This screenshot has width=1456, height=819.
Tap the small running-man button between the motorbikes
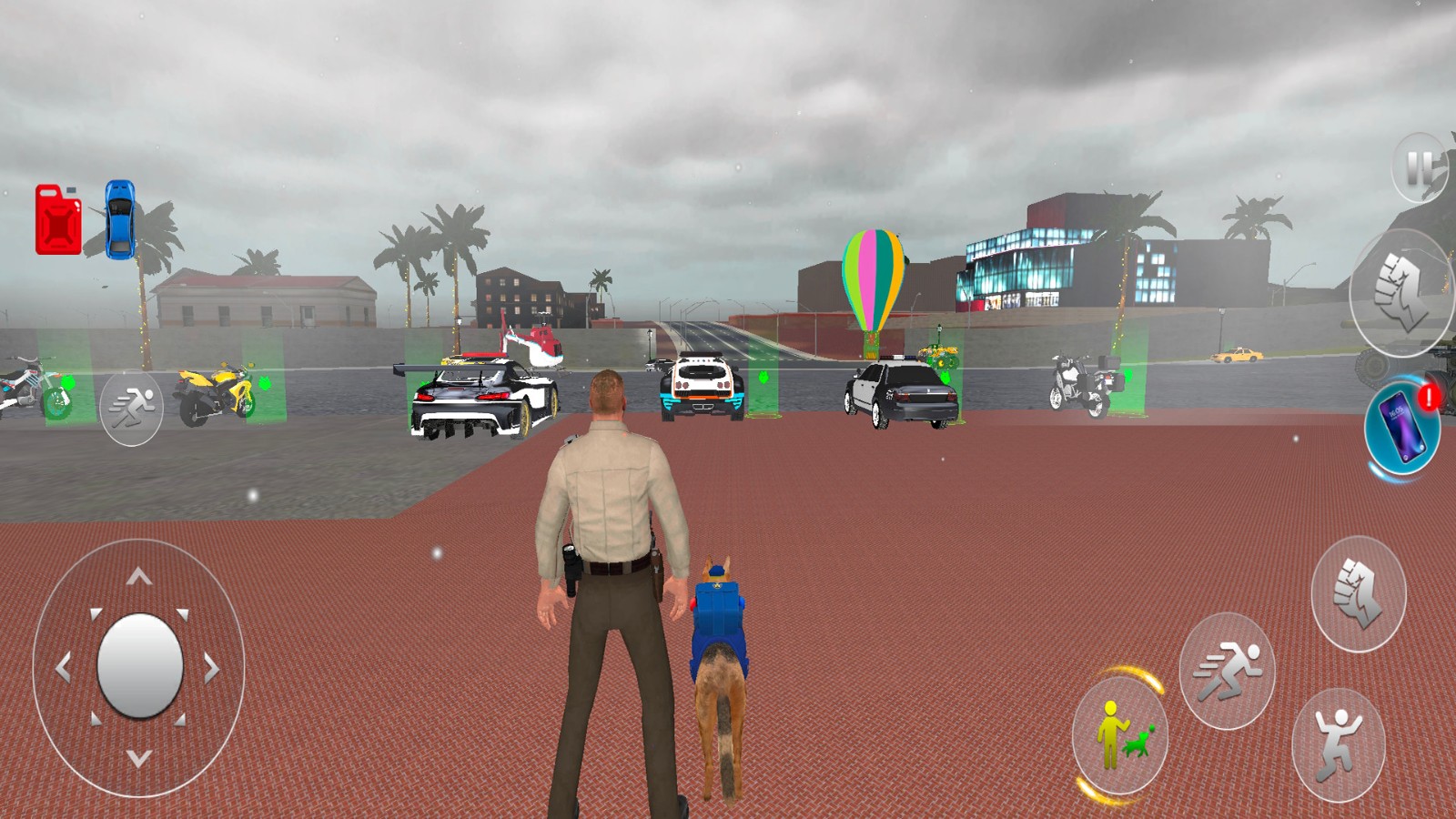(131, 408)
